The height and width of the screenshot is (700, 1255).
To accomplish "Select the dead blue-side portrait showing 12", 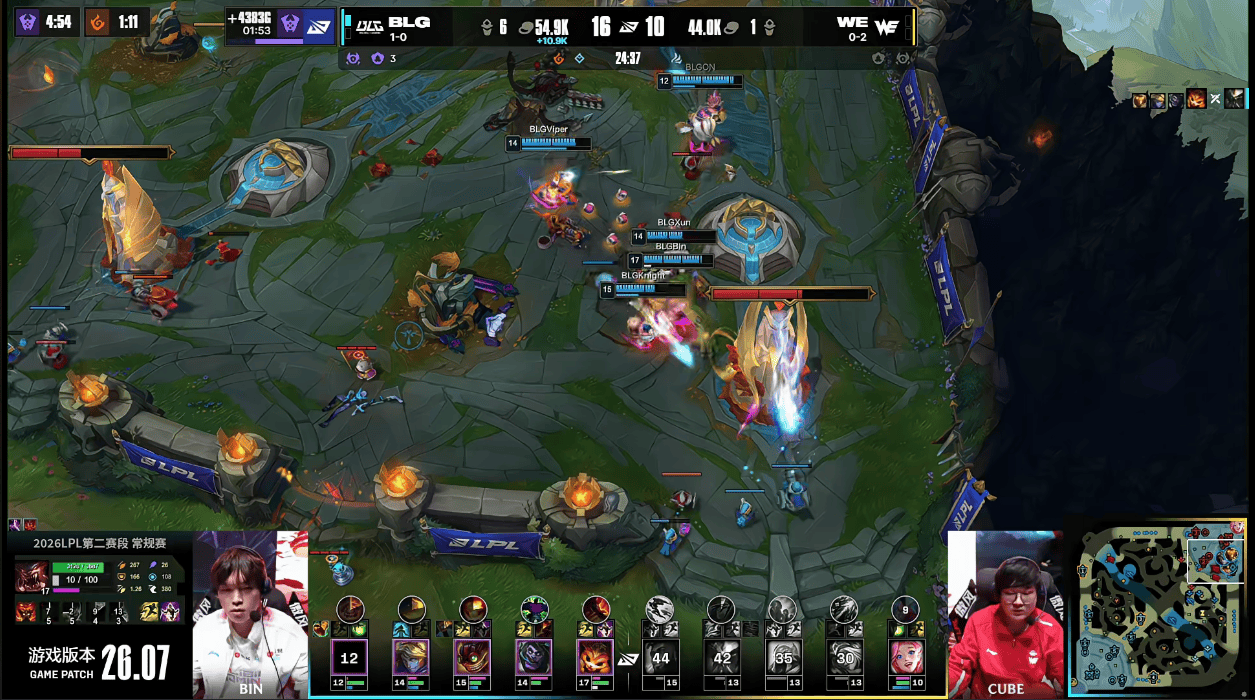I will point(349,658).
